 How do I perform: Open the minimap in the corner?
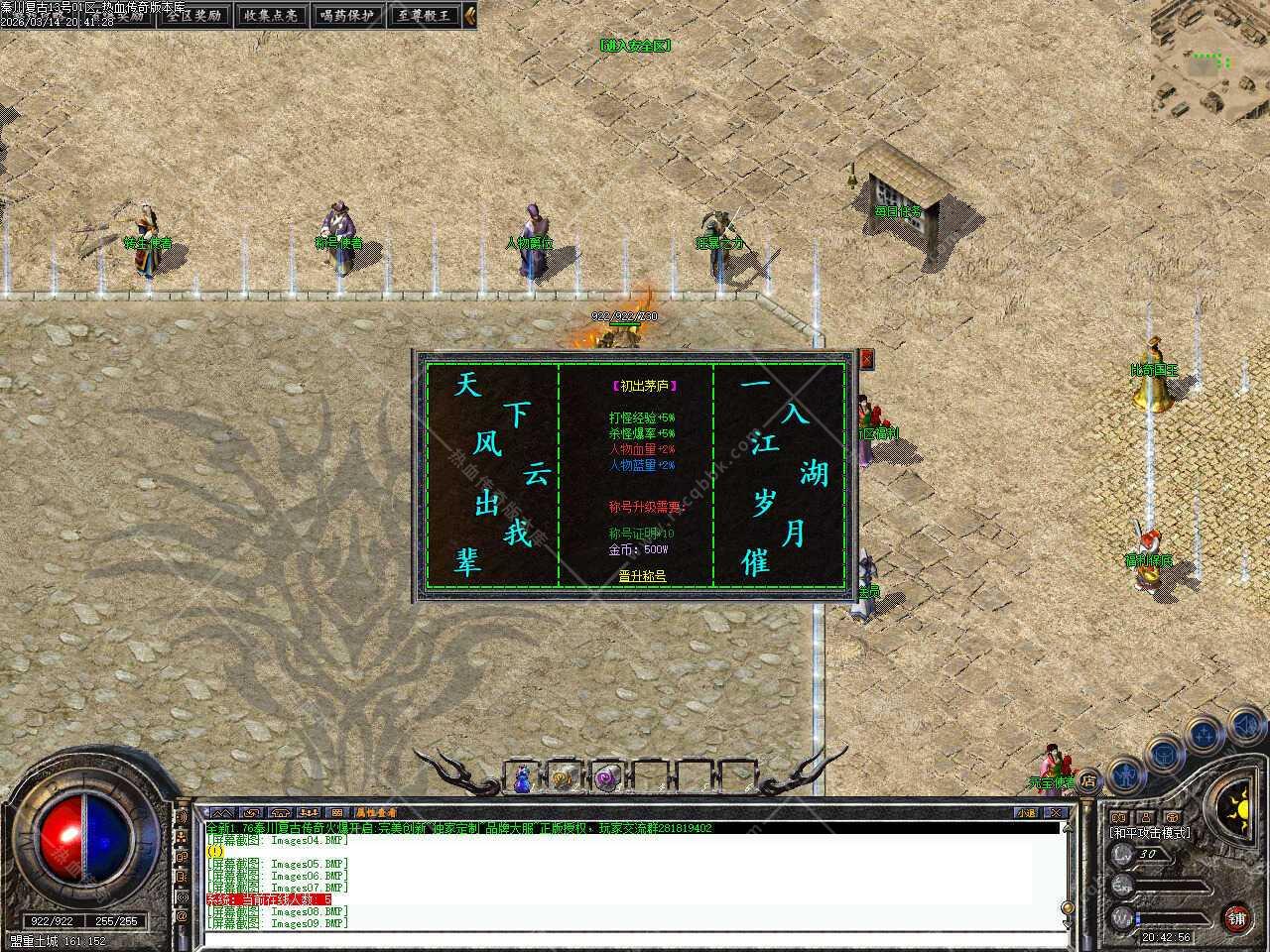pyautogui.click(x=1209, y=59)
